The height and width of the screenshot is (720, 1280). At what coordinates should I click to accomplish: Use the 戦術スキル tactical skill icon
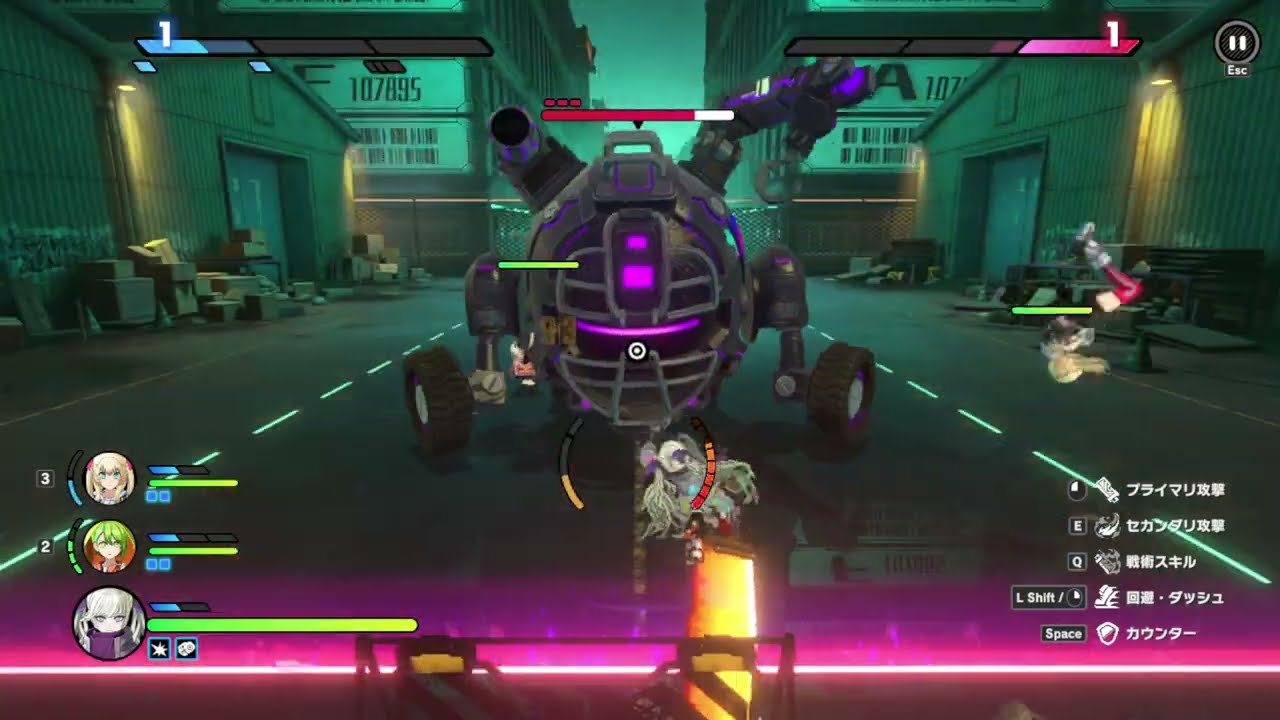click(x=1107, y=561)
